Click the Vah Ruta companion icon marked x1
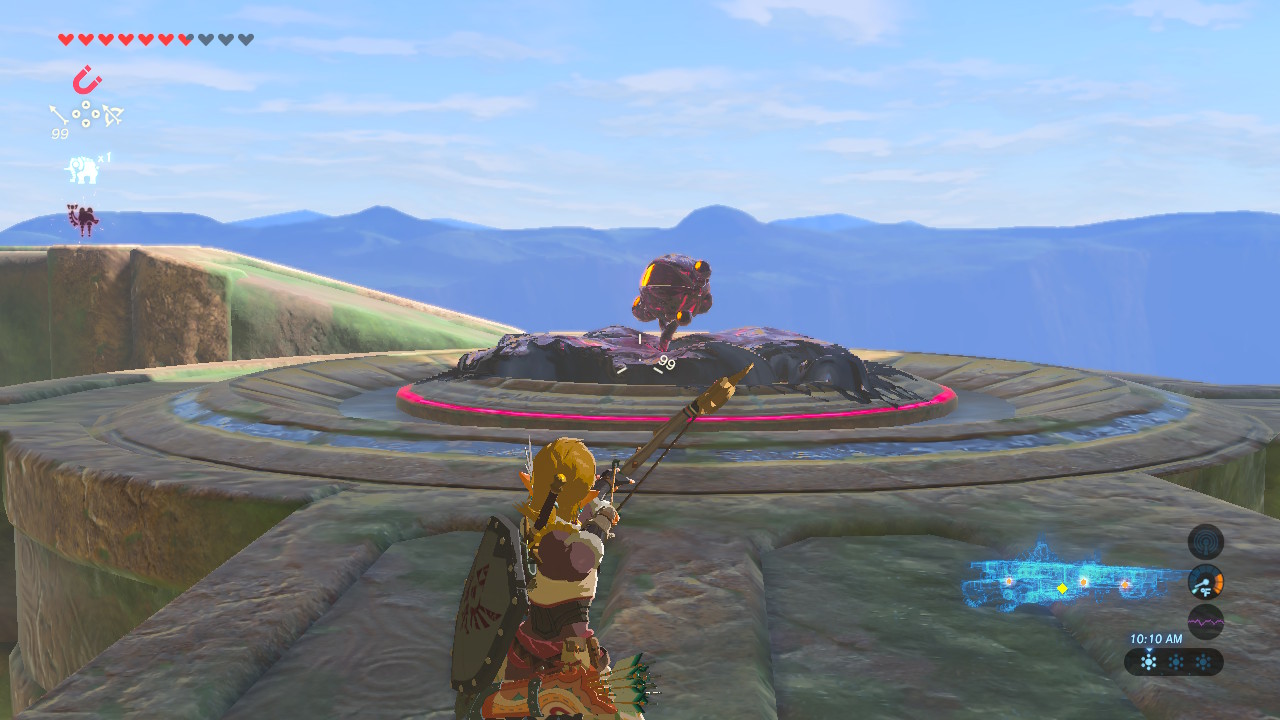The height and width of the screenshot is (720, 1280). coord(82,168)
